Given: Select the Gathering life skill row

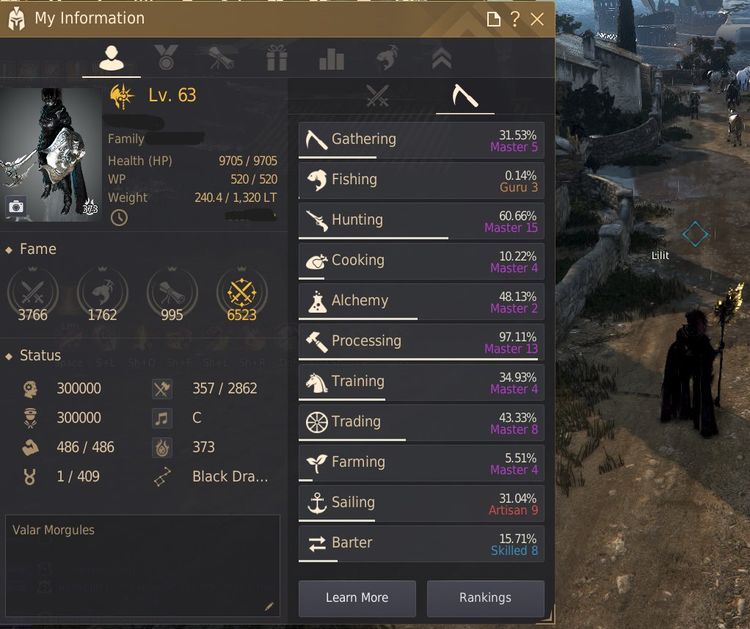Looking at the screenshot, I should tap(421, 140).
